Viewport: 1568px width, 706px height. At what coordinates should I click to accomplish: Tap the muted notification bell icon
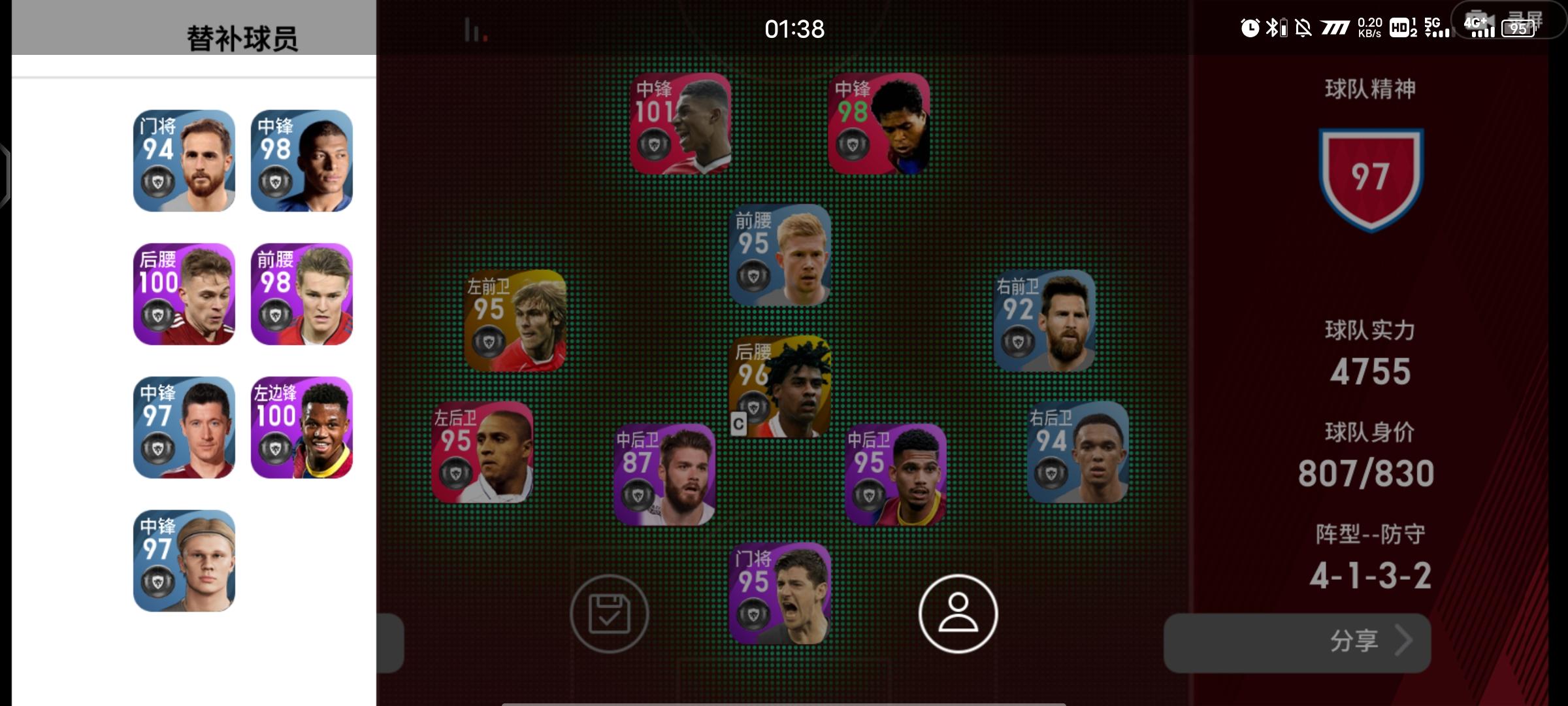pyautogui.click(x=1302, y=27)
